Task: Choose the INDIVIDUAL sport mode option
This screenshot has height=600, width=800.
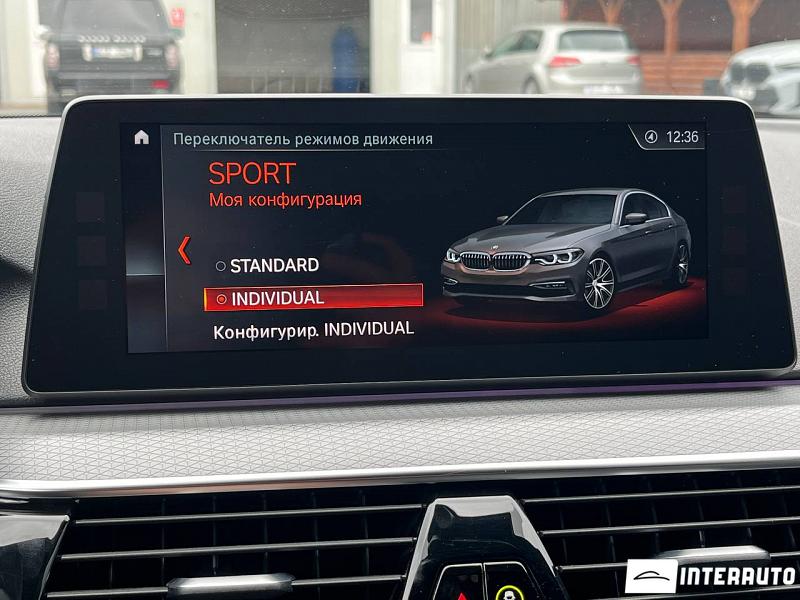Action: coord(312,298)
